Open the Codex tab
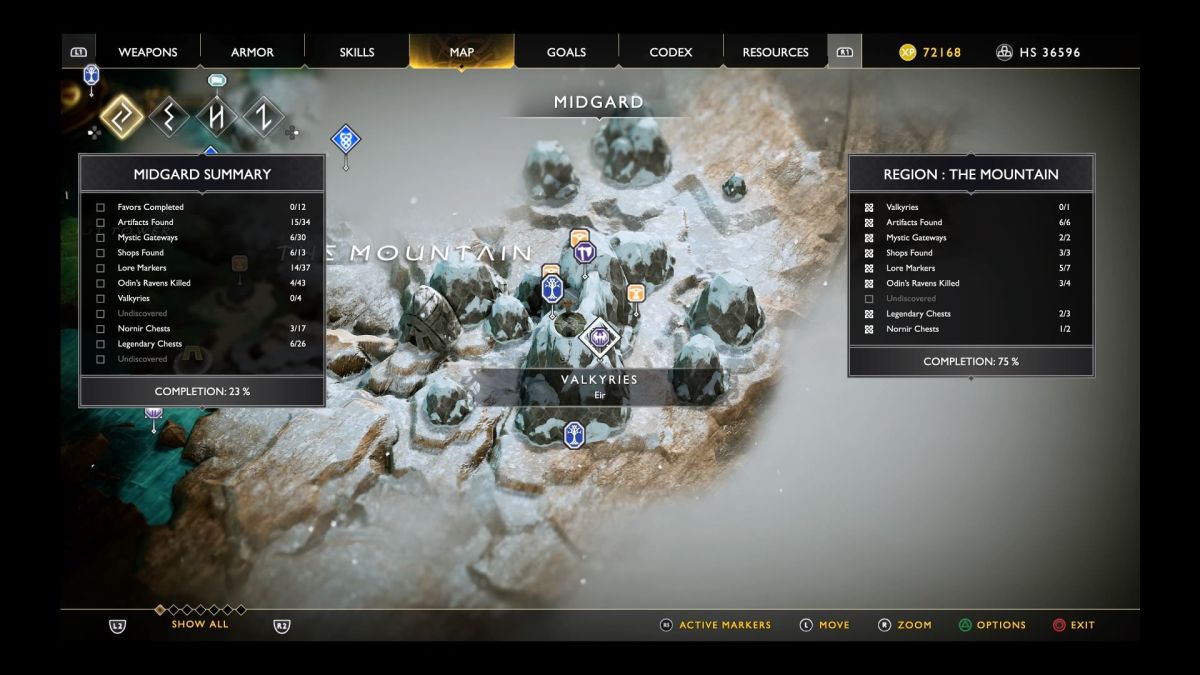The width and height of the screenshot is (1200, 675). [671, 52]
